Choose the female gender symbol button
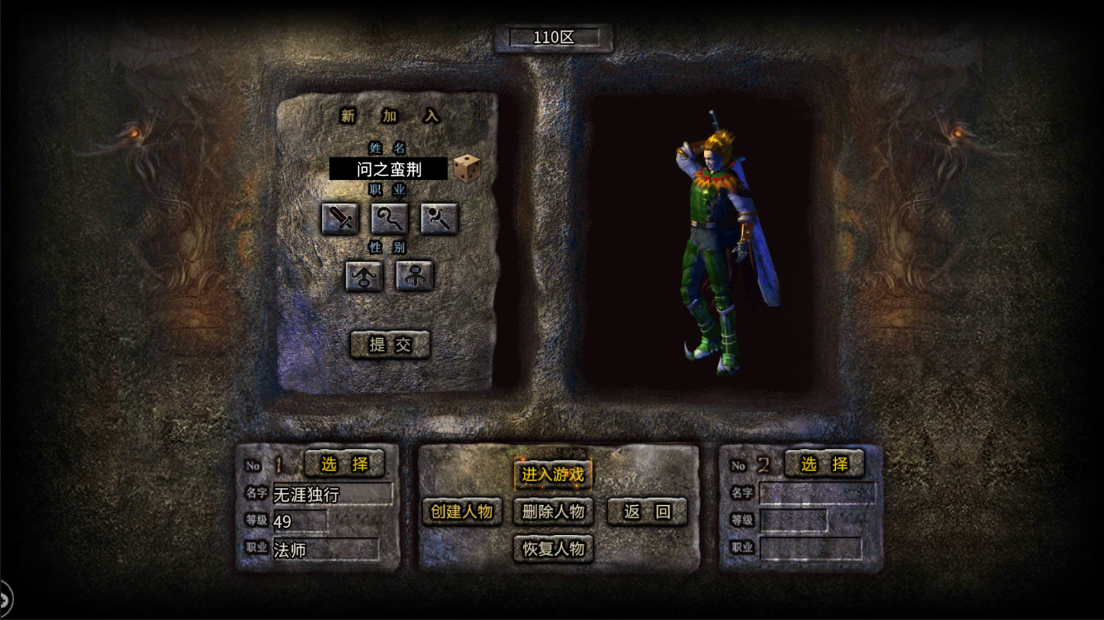The image size is (1104, 620). pyautogui.click(x=414, y=275)
